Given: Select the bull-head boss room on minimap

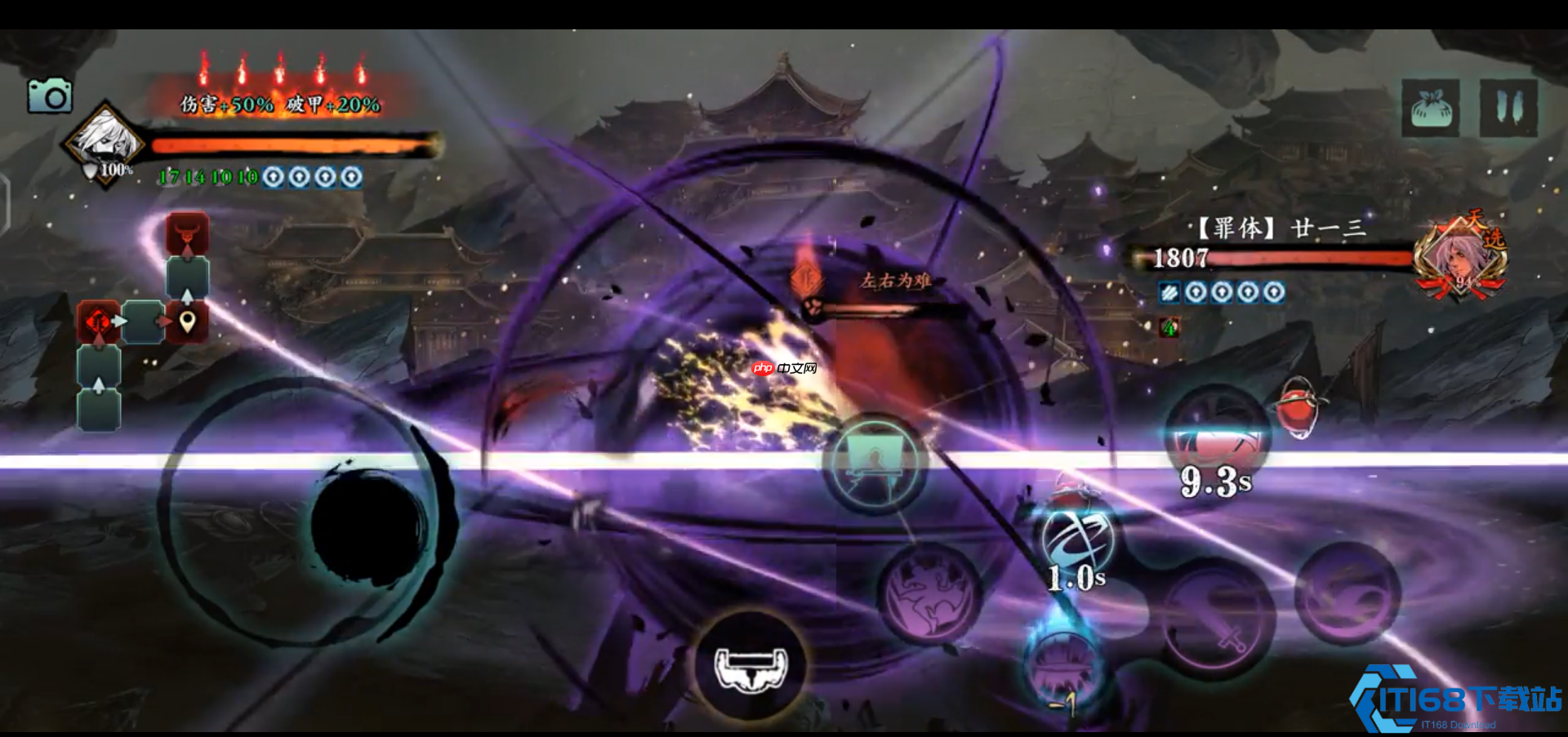Looking at the screenshot, I should (x=187, y=234).
